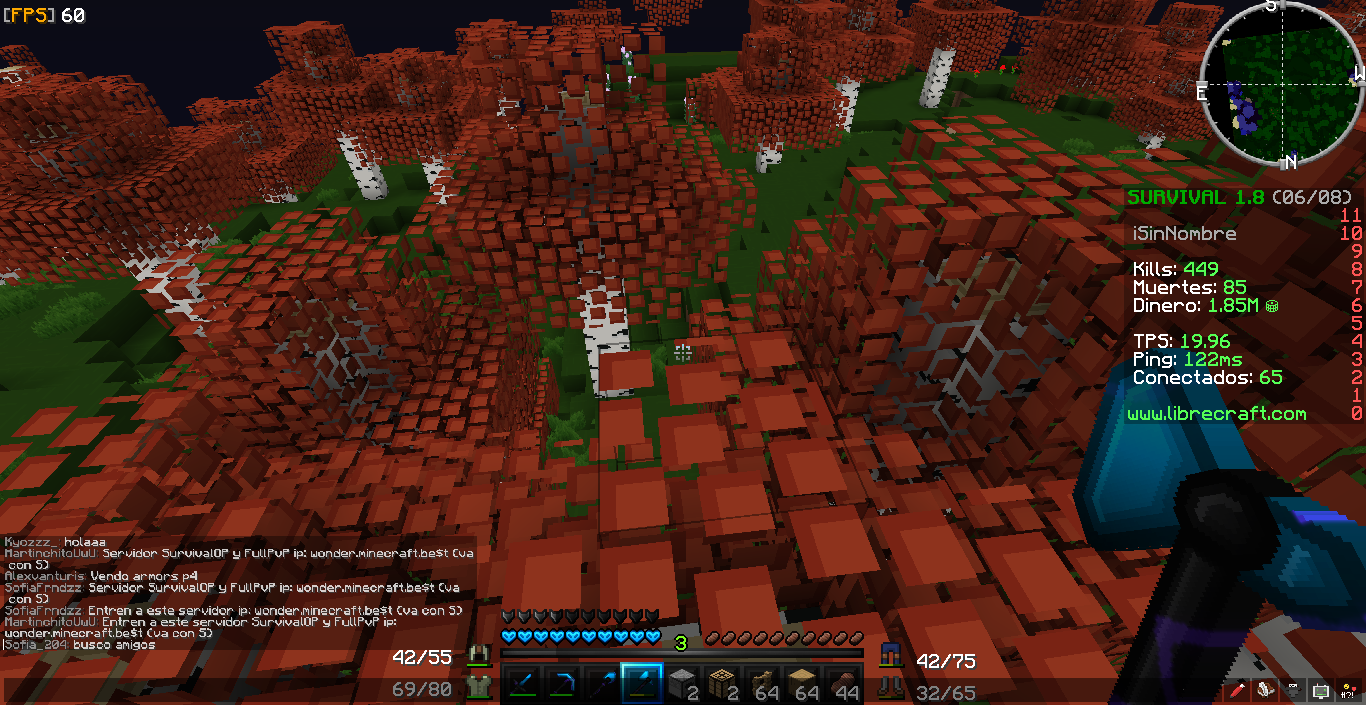Open the emoji and symbols icon

tap(1347, 690)
